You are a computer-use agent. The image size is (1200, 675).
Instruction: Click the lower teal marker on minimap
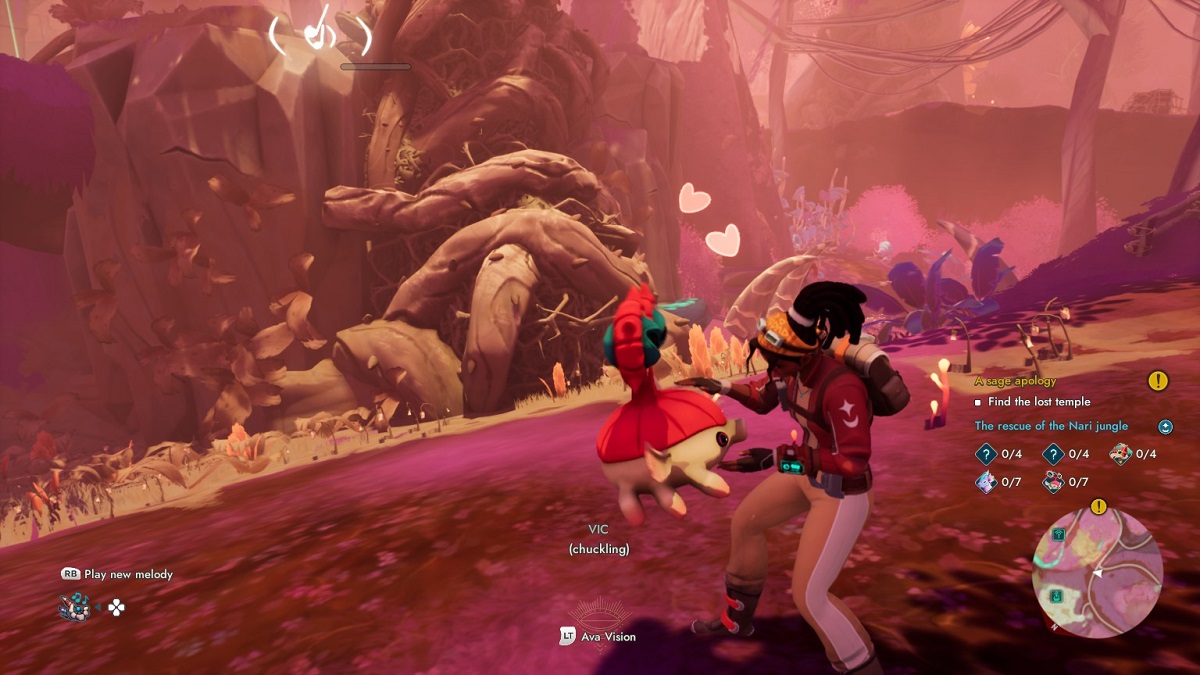(x=1056, y=597)
